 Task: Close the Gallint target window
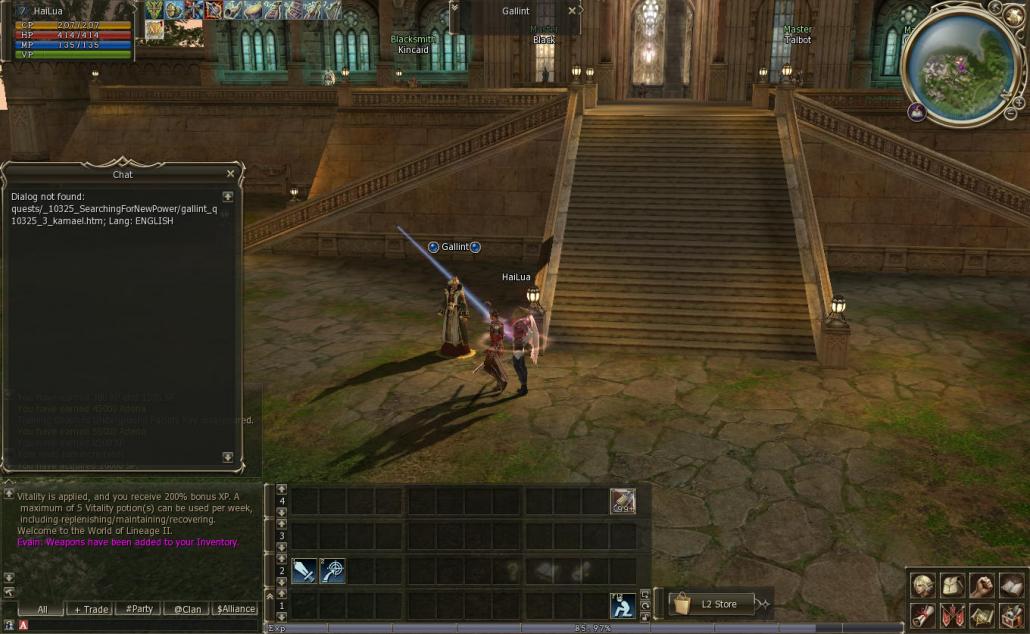tap(572, 11)
